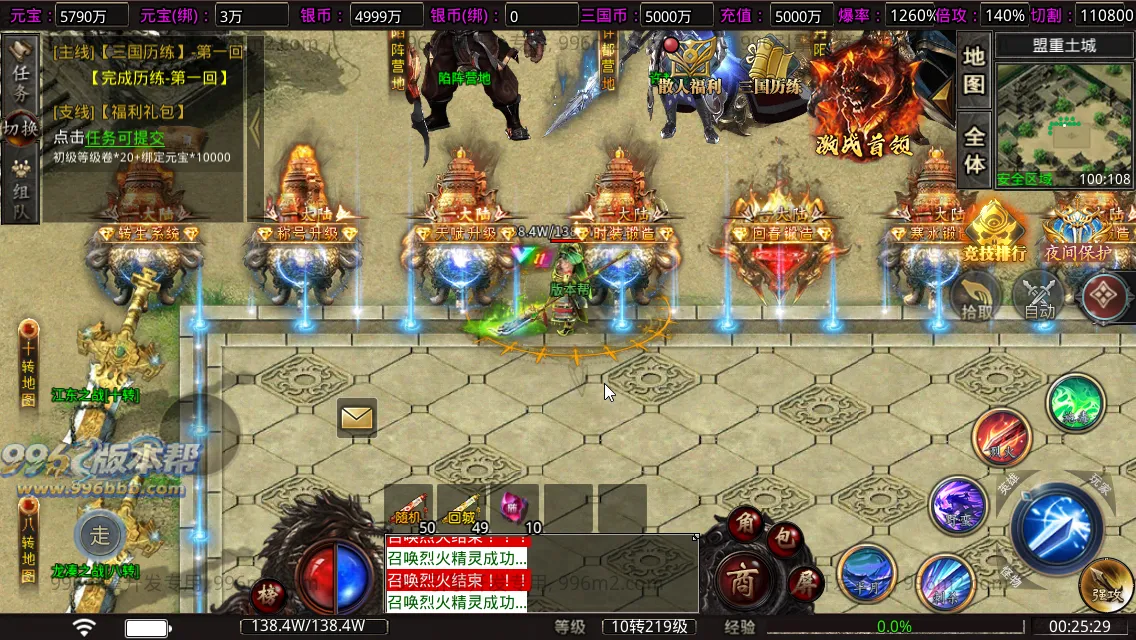The height and width of the screenshot is (640, 1136).
Task: Open the 任务 quest tab
Action: tap(20, 70)
